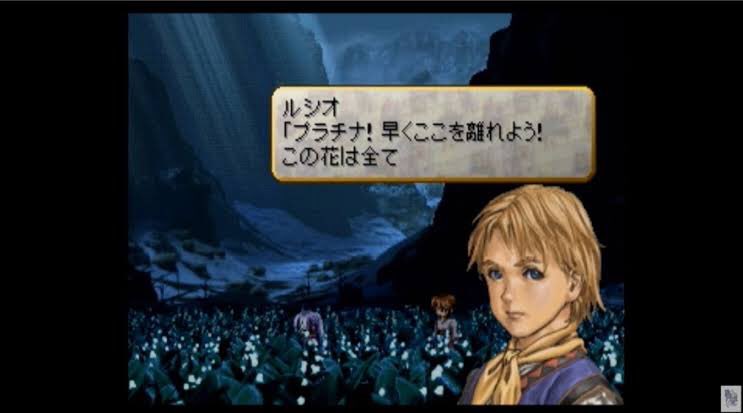The image size is (743, 413).
Task: Click the channel watermark thumbnail in the corner
Action: [x=729, y=395]
